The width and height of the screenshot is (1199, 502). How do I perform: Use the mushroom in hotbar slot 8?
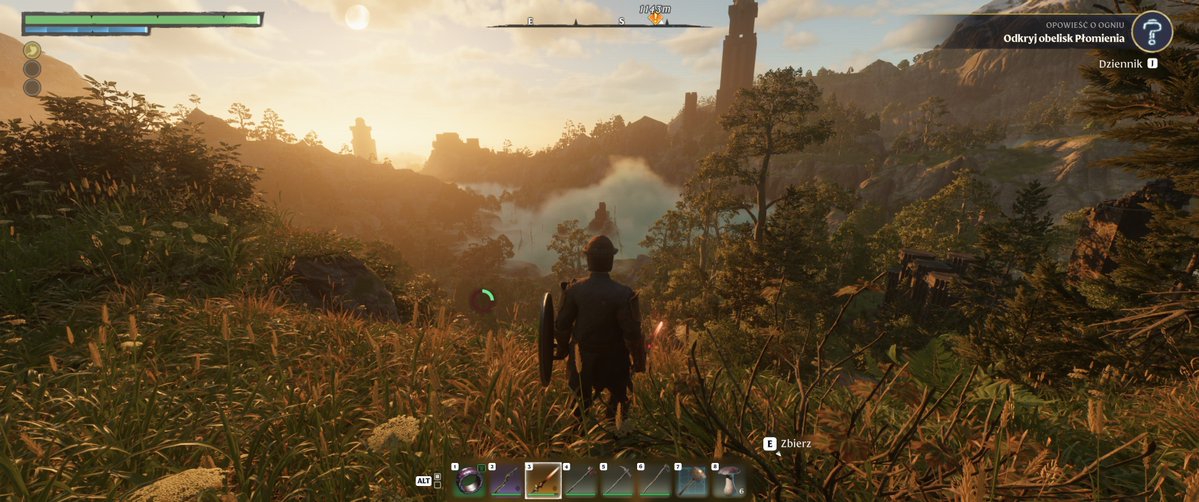tap(727, 481)
